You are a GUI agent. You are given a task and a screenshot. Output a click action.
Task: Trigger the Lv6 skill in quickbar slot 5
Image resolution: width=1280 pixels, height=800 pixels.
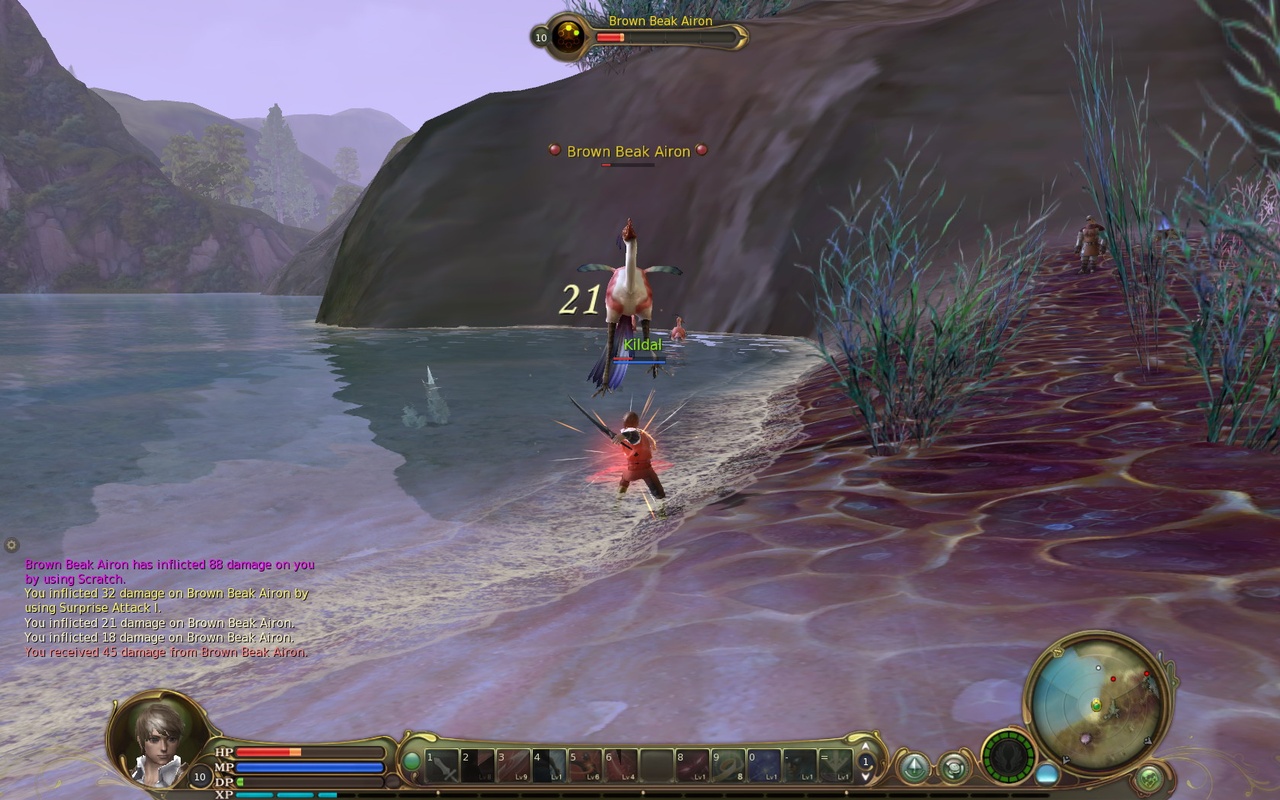click(x=585, y=766)
